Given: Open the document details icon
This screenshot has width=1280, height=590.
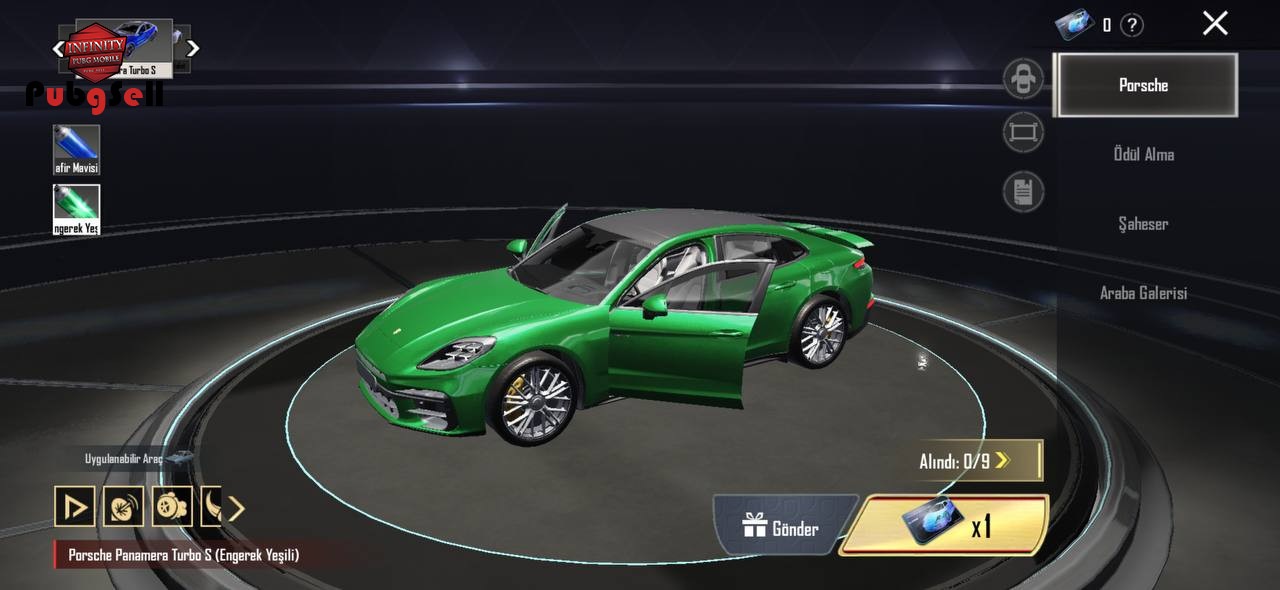Looking at the screenshot, I should pyautogui.click(x=1023, y=191).
